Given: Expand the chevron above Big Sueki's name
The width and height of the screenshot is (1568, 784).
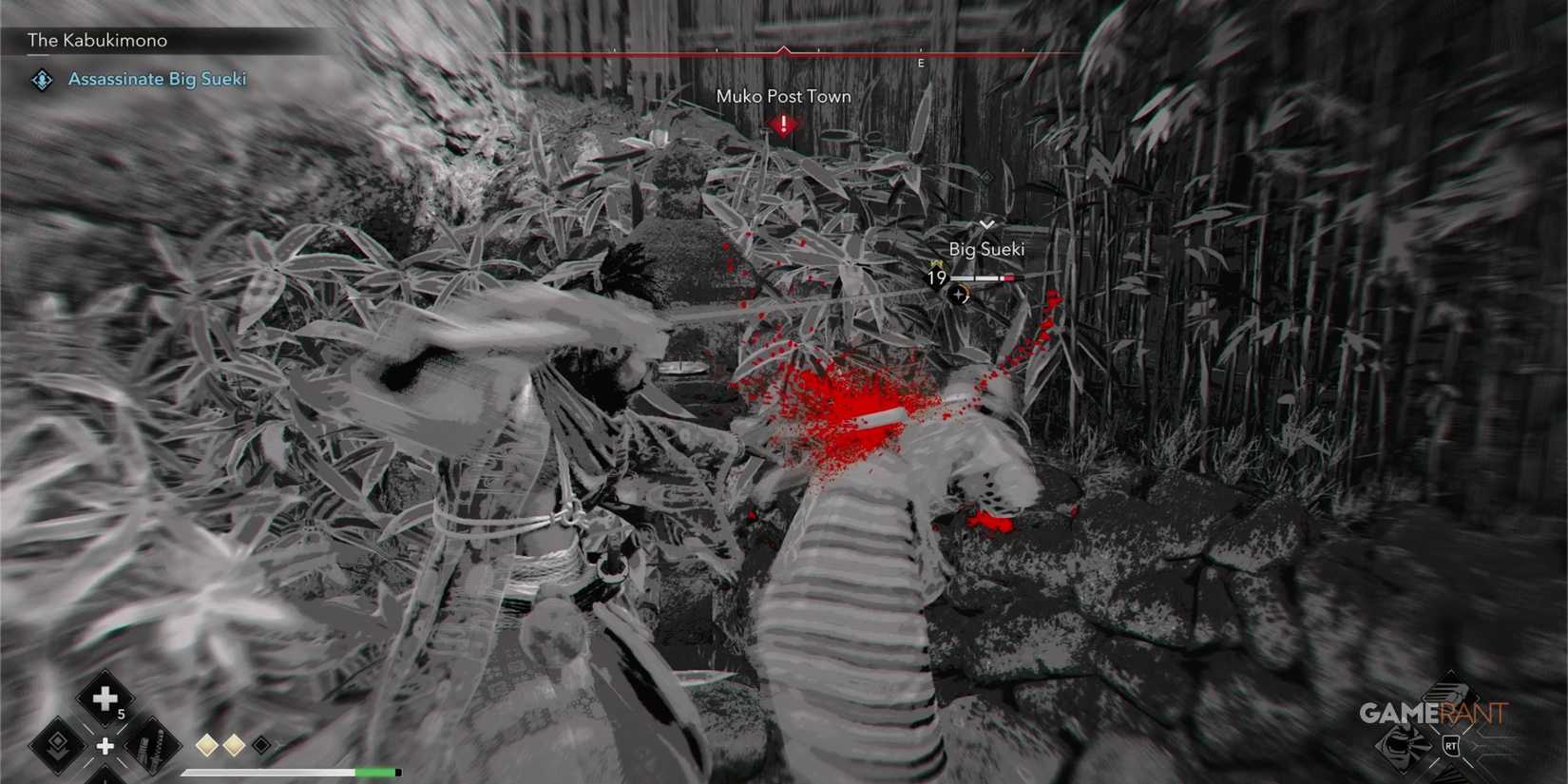Looking at the screenshot, I should coord(988,223).
